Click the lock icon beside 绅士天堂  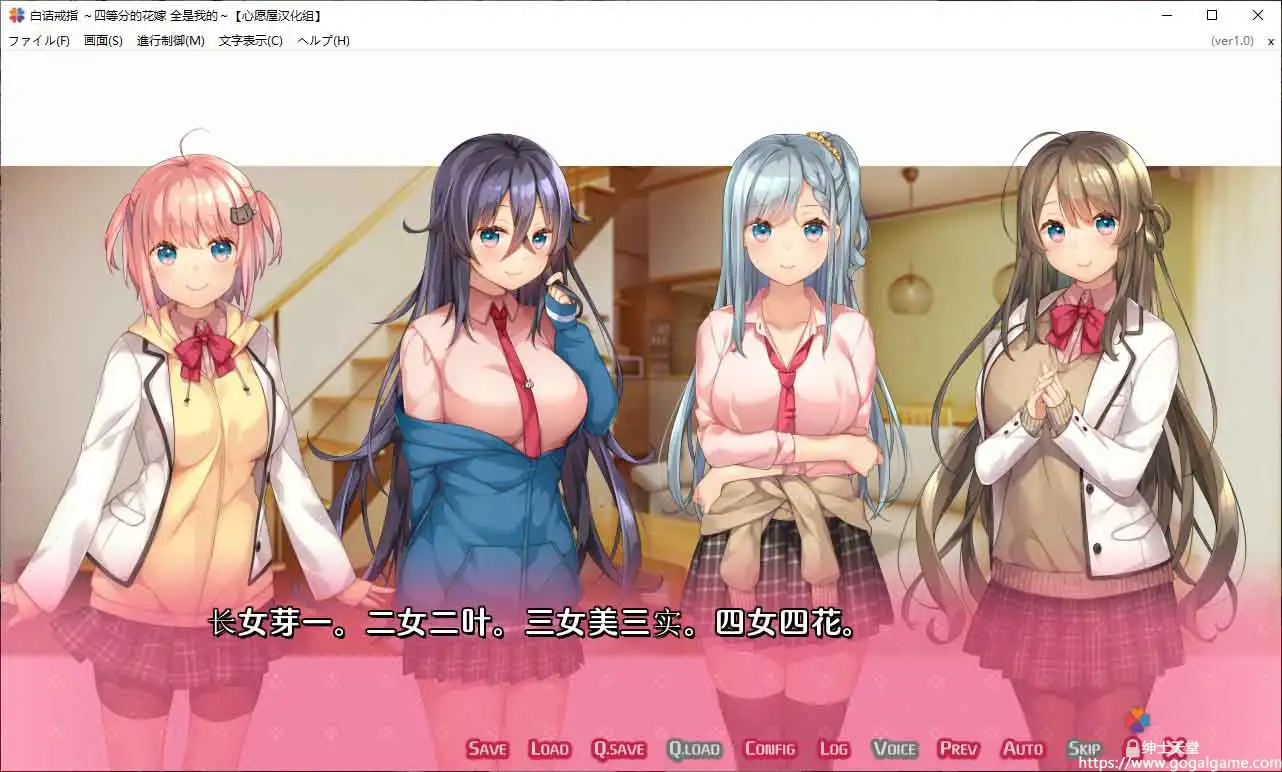point(1132,745)
